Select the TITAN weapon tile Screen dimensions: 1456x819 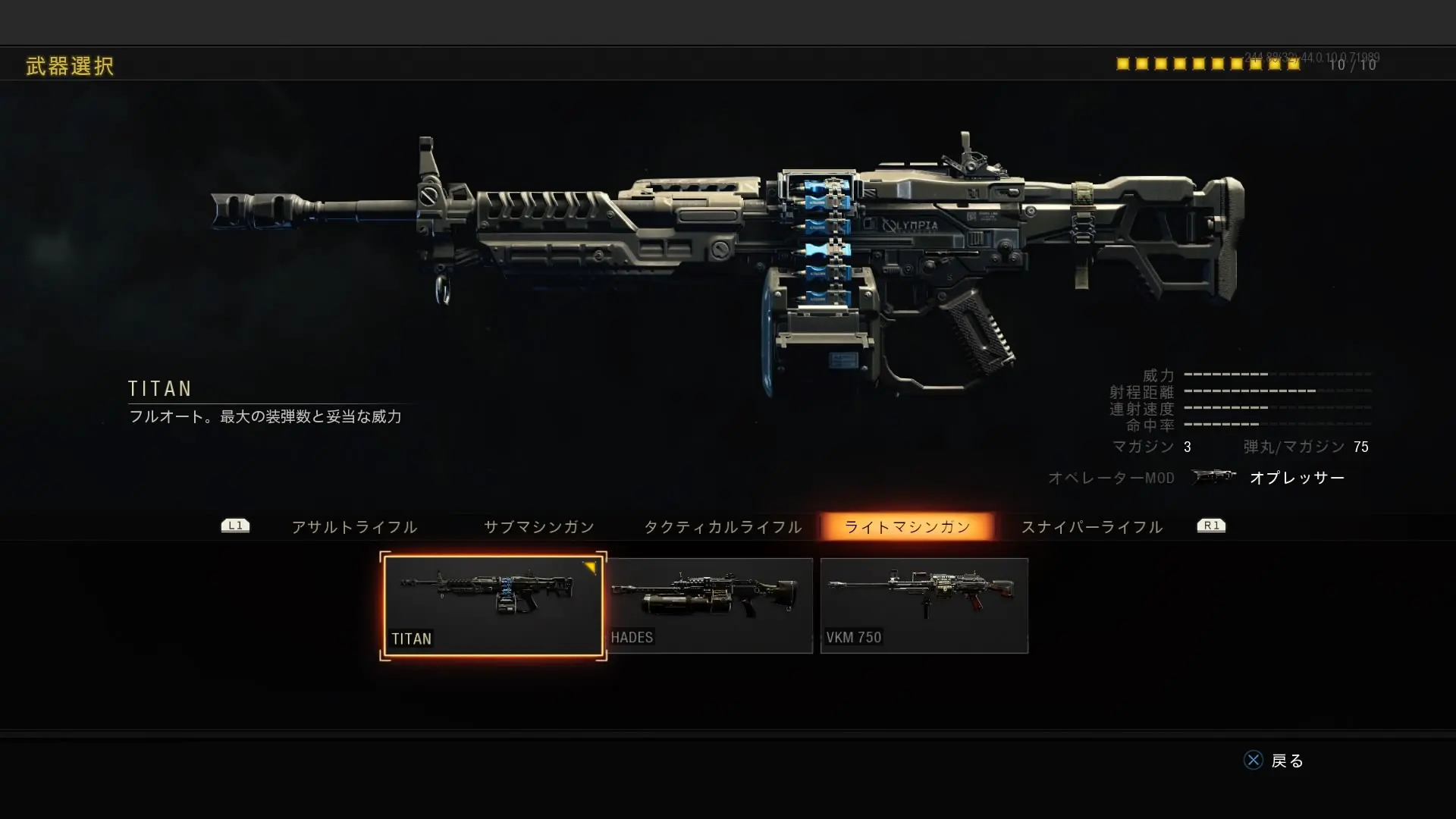click(493, 605)
